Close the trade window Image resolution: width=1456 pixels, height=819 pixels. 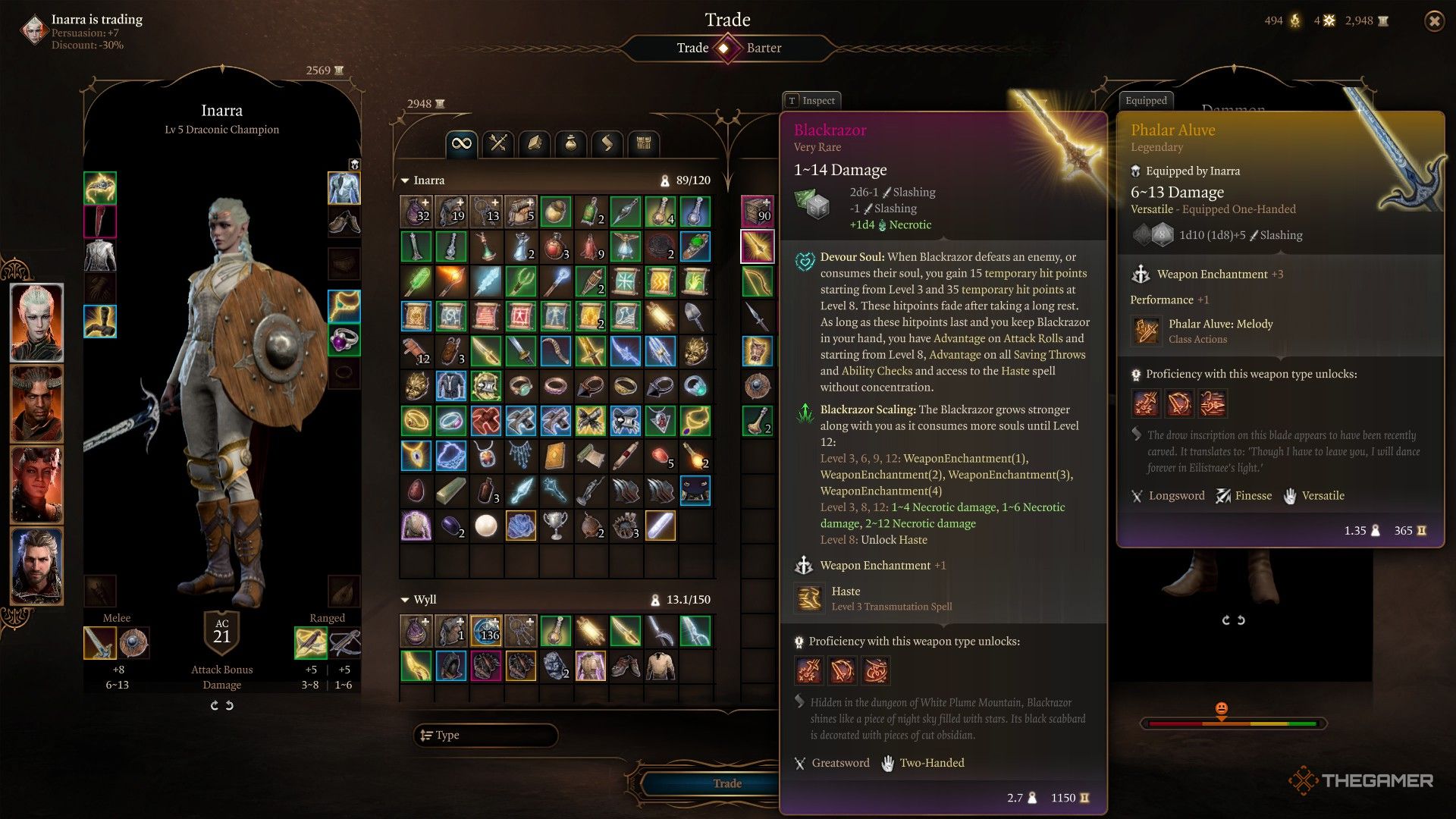pos(1434,21)
